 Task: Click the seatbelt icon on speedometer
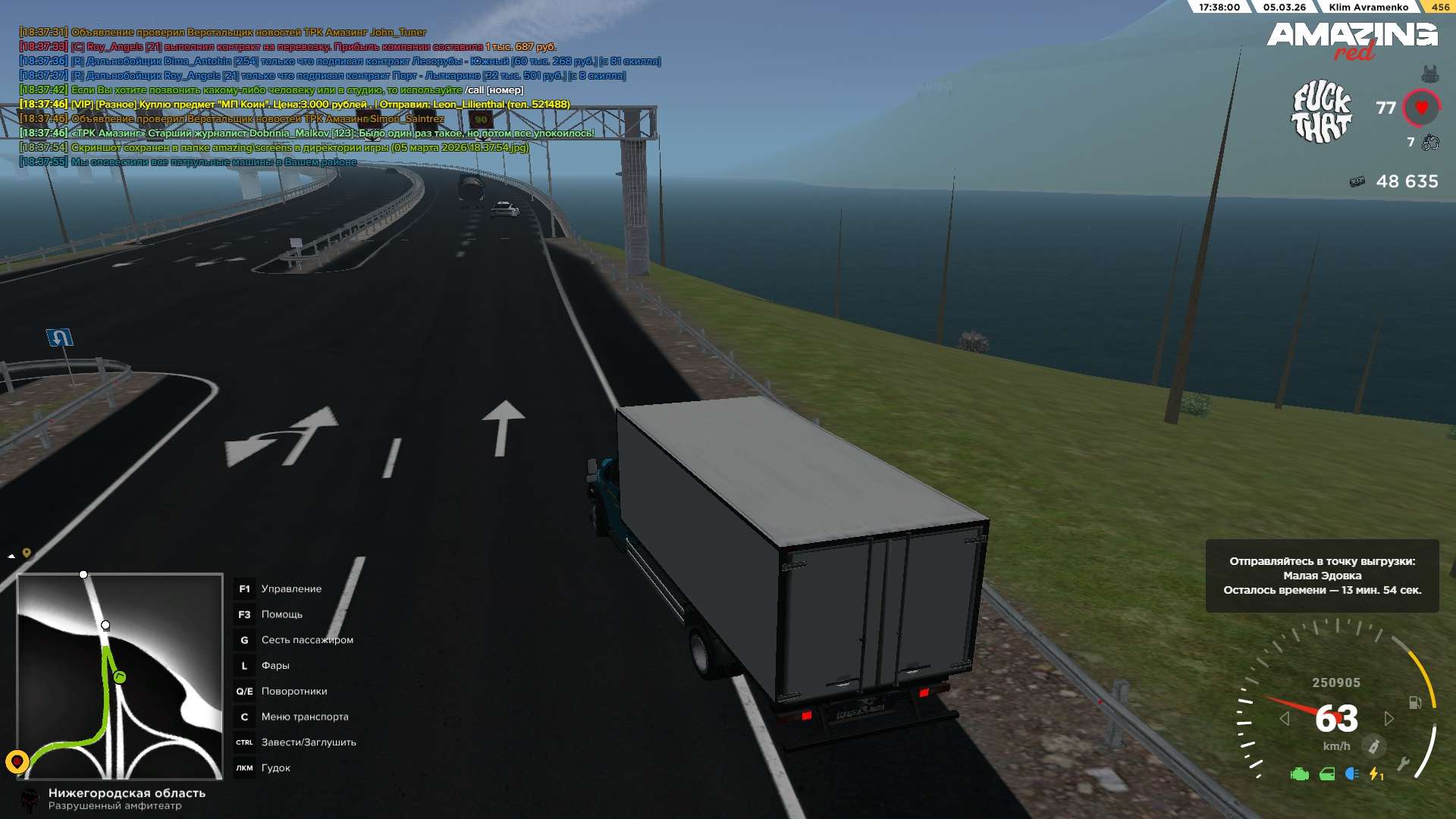coord(1373,746)
